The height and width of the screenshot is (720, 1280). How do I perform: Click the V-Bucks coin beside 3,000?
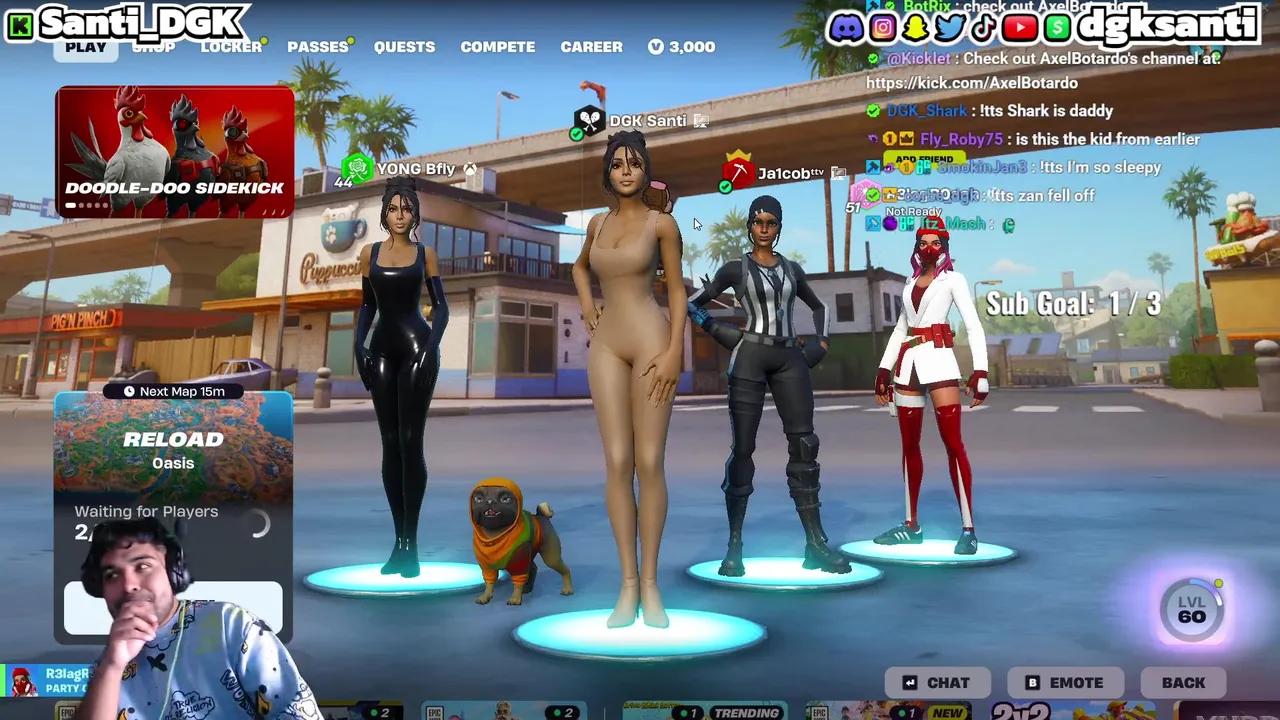(657, 46)
